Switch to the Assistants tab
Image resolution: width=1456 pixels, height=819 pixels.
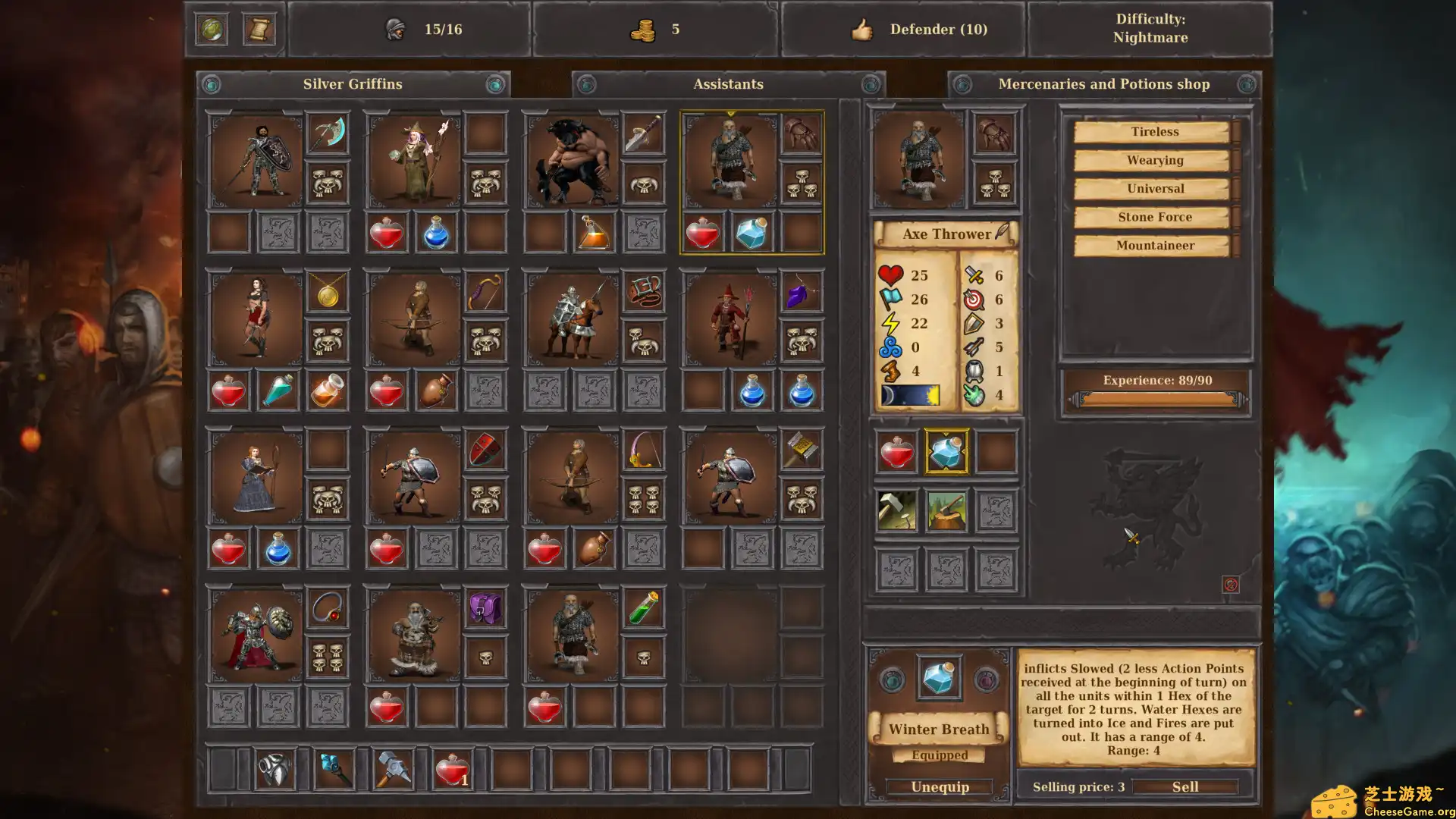(x=727, y=84)
